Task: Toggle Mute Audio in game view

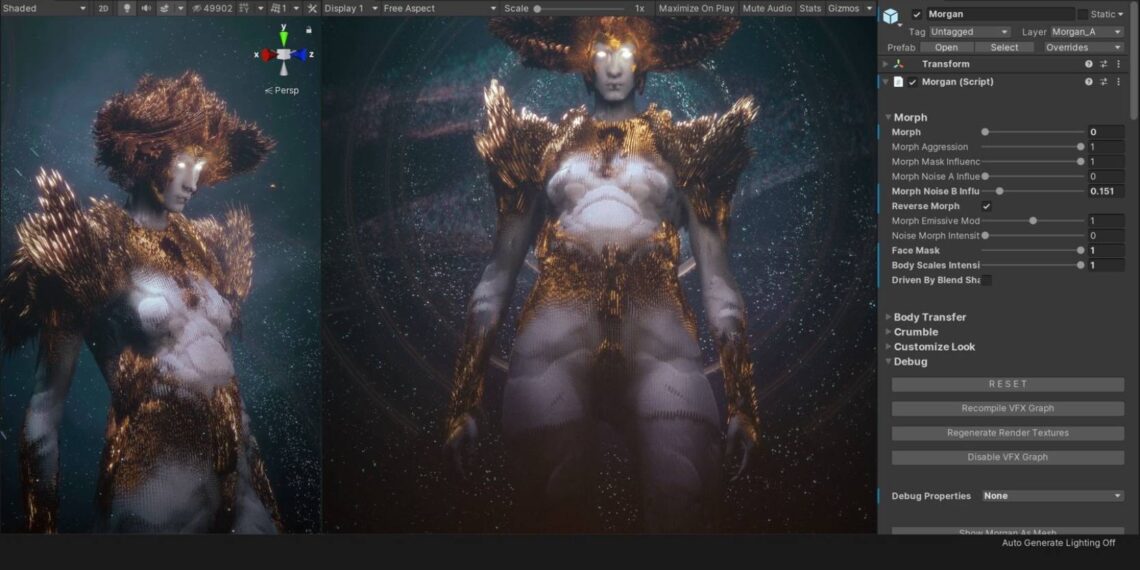Action: (767, 8)
